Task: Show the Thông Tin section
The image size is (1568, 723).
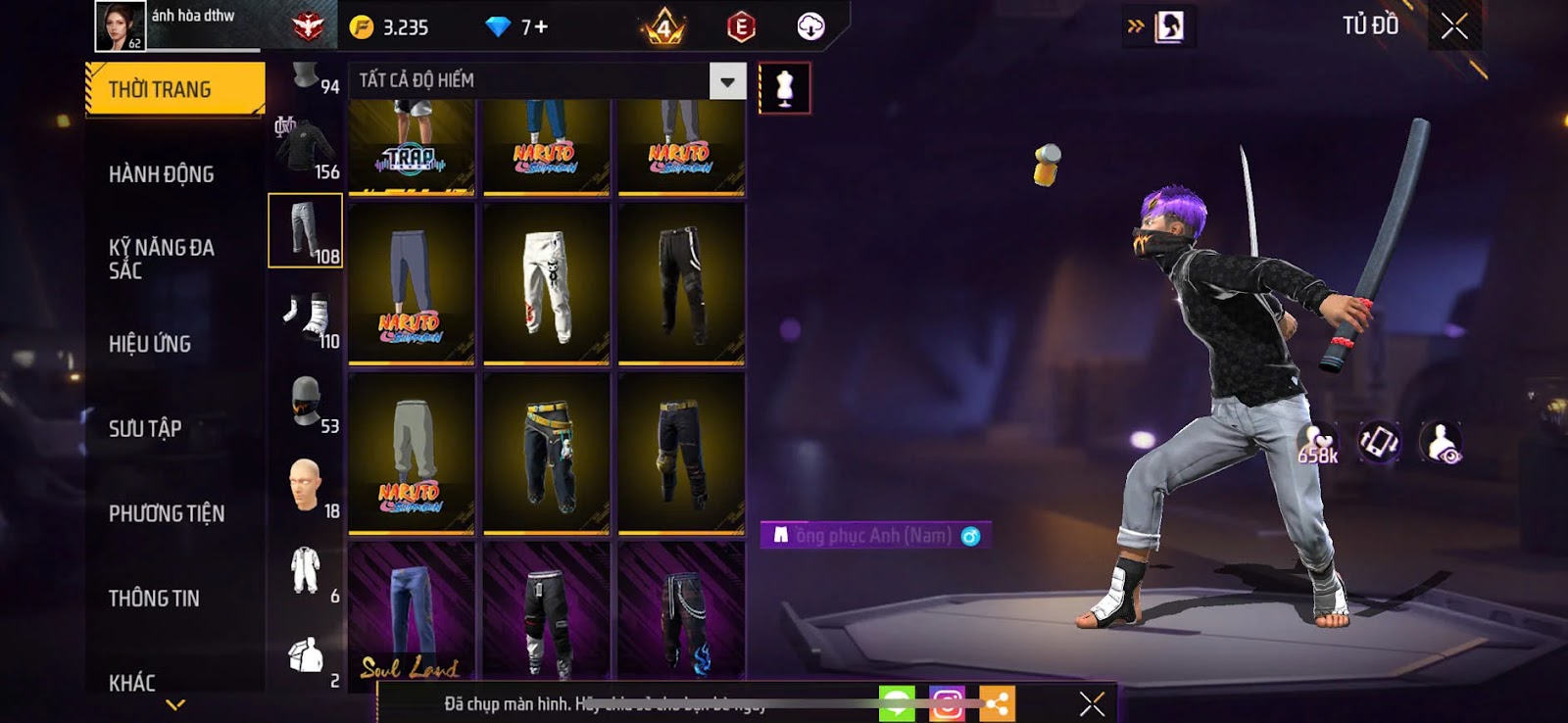Action: click(x=154, y=598)
